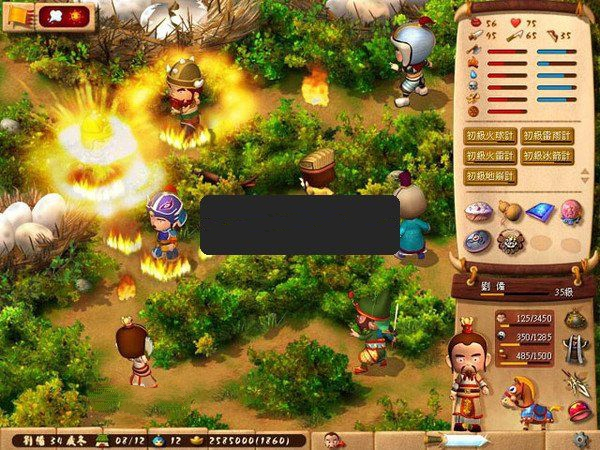Select the 初級火雷計 skill button

(490, 156)
